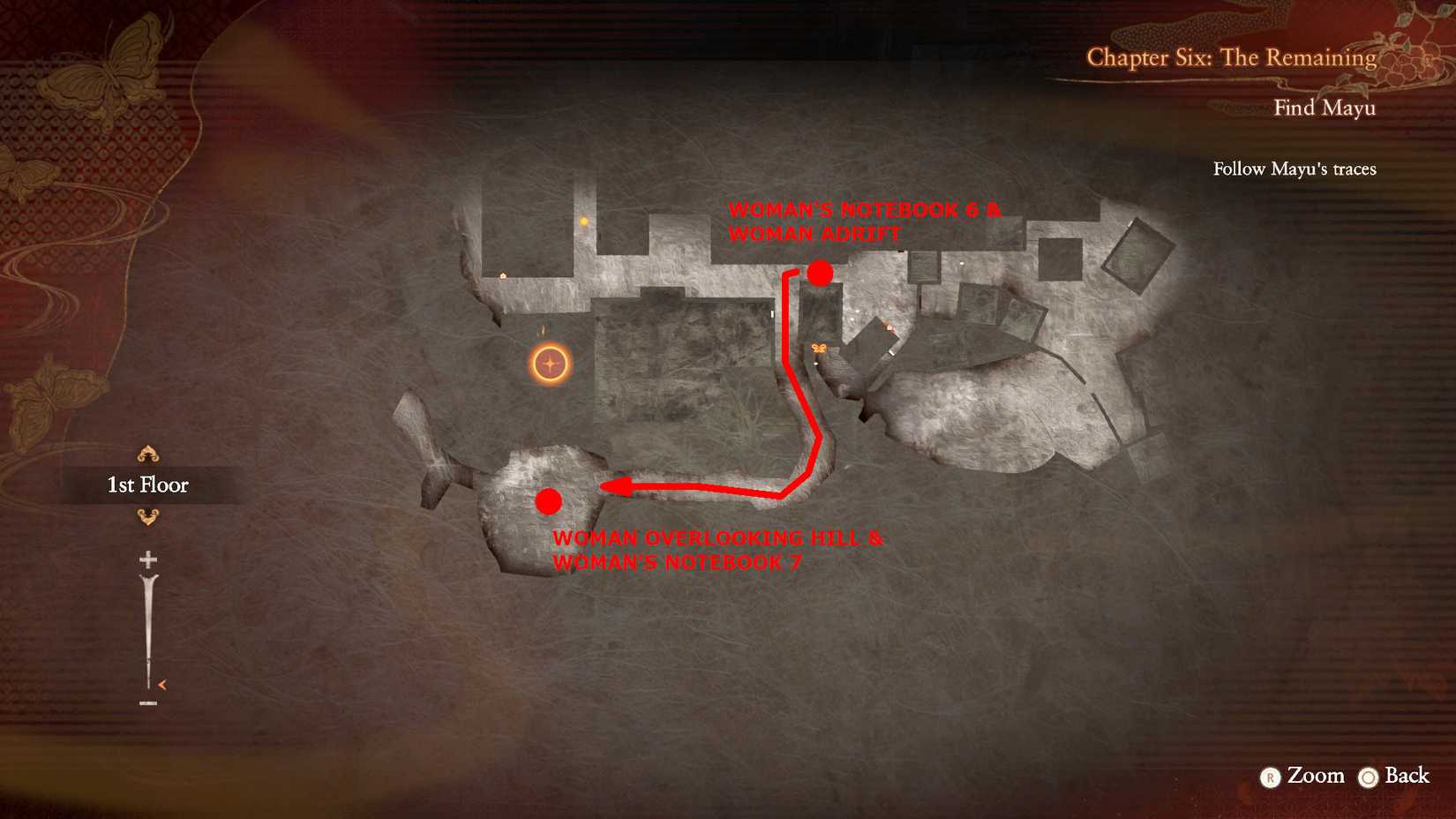Select the red Woman Adrift map marker
The width and height of the screenshot is (1456, 819).
tap(819, 274)
